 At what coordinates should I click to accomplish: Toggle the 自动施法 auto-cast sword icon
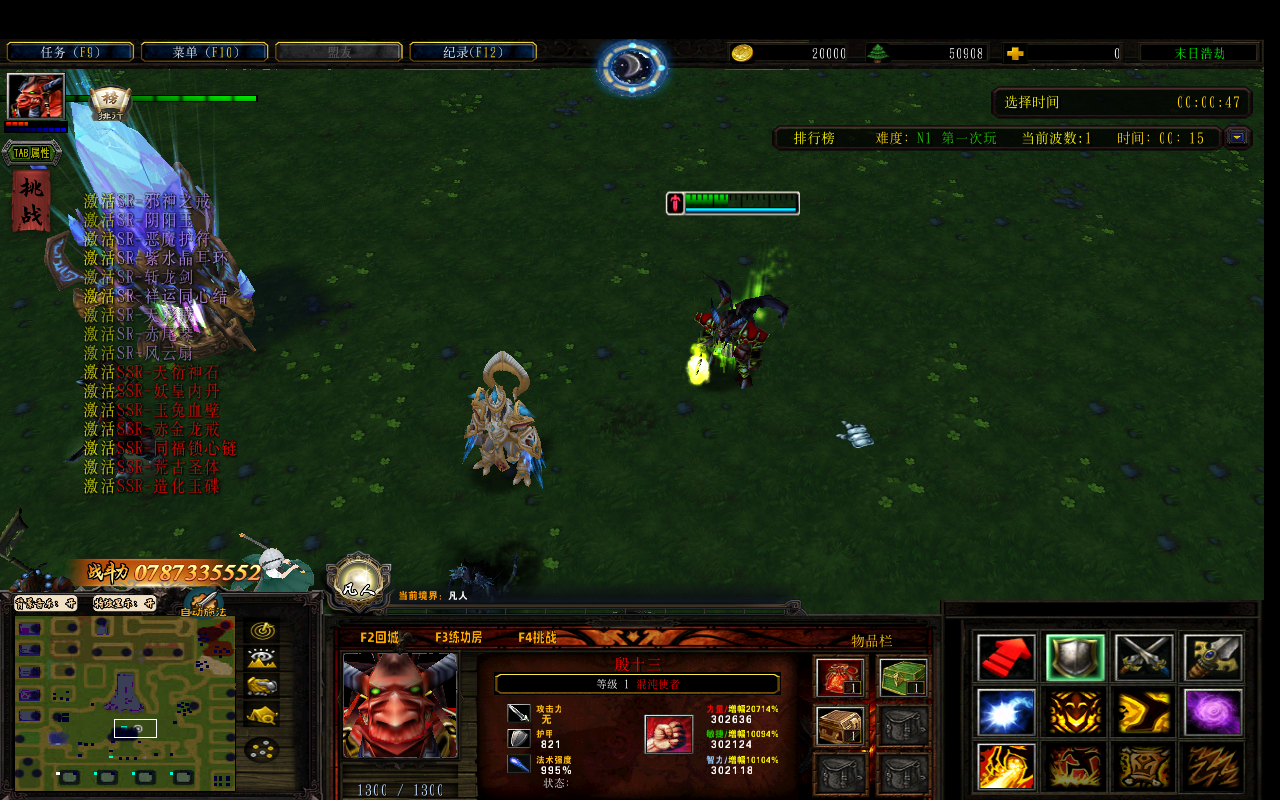207,603
